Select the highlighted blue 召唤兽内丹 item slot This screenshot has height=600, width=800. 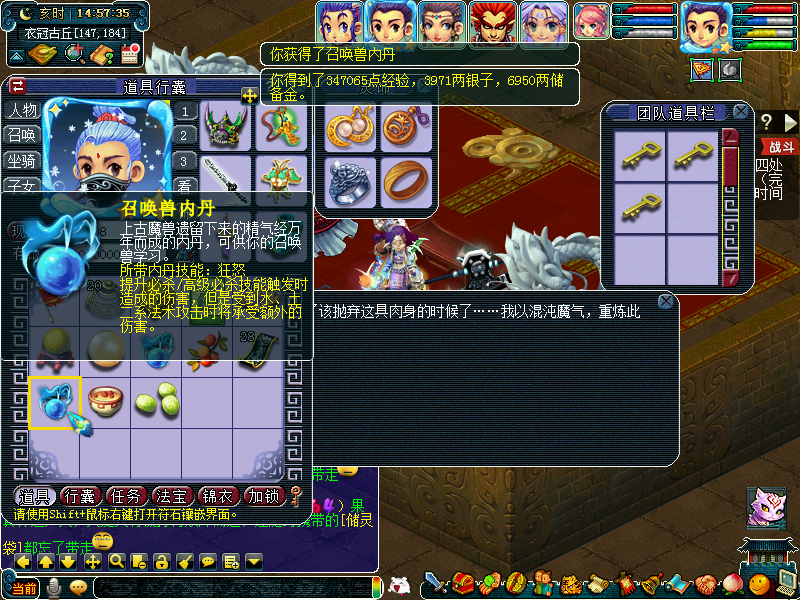(x=54, y=402)
